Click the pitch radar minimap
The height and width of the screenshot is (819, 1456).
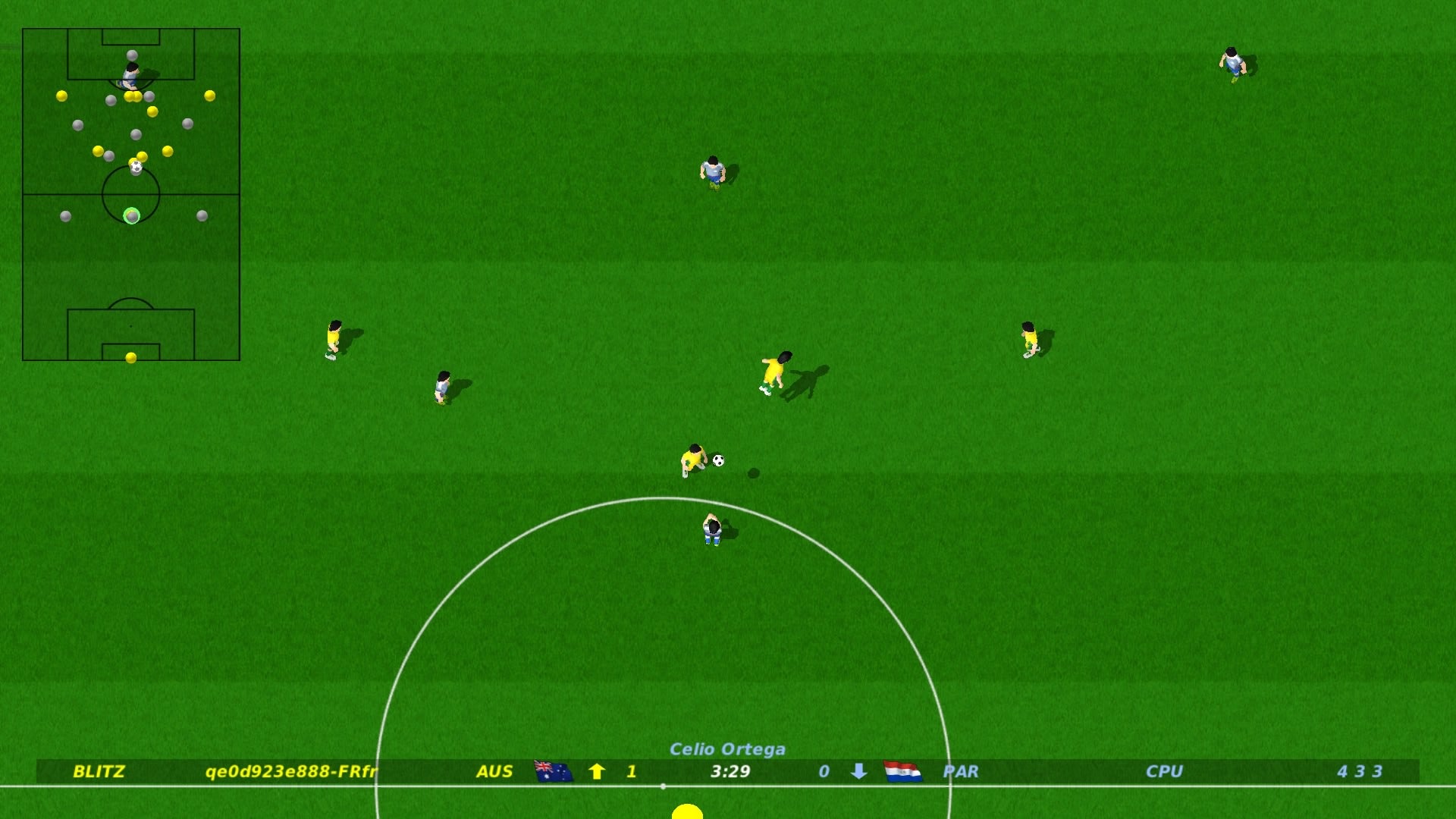131,194
